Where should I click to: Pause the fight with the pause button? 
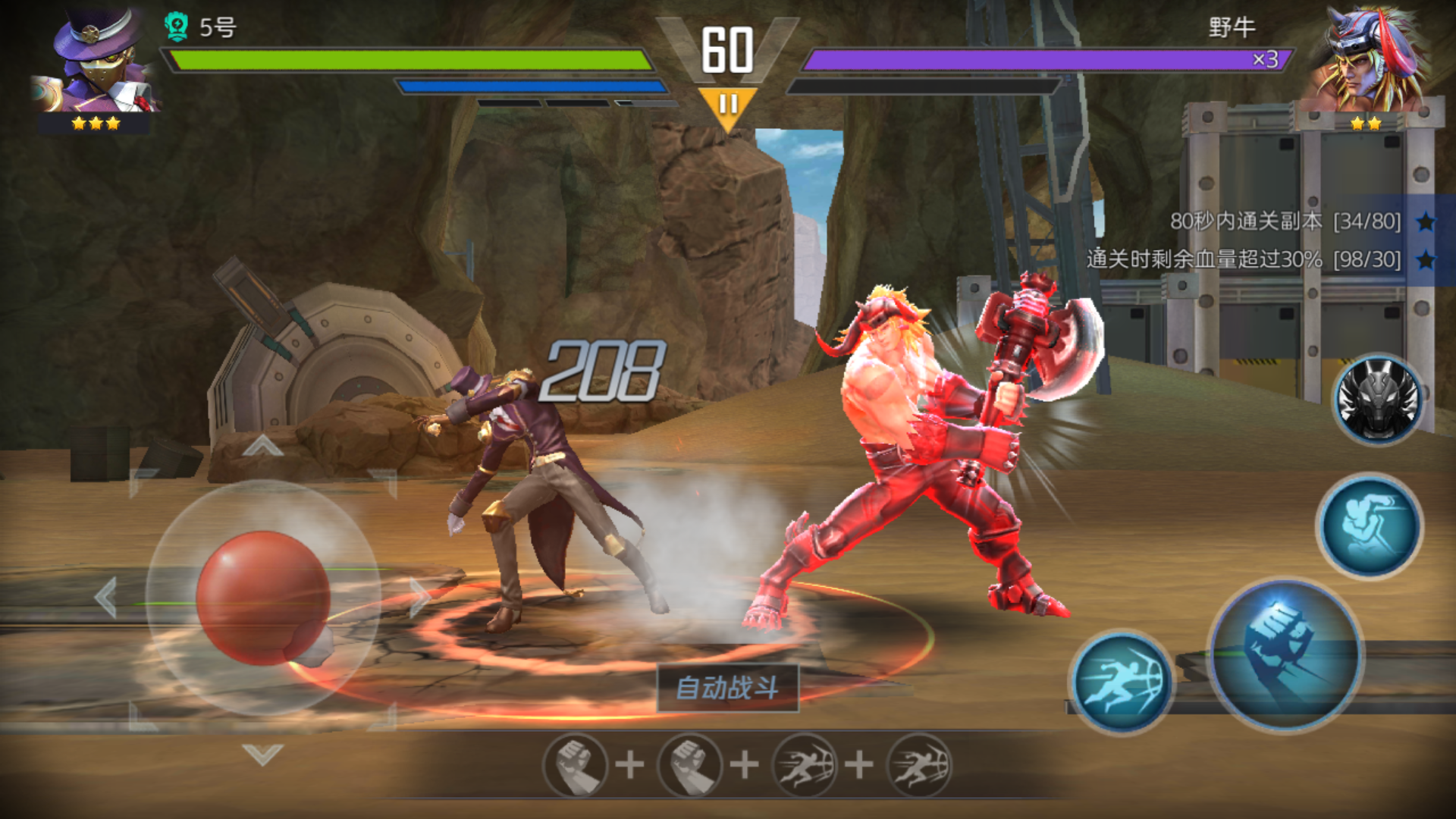click(728, 105)
